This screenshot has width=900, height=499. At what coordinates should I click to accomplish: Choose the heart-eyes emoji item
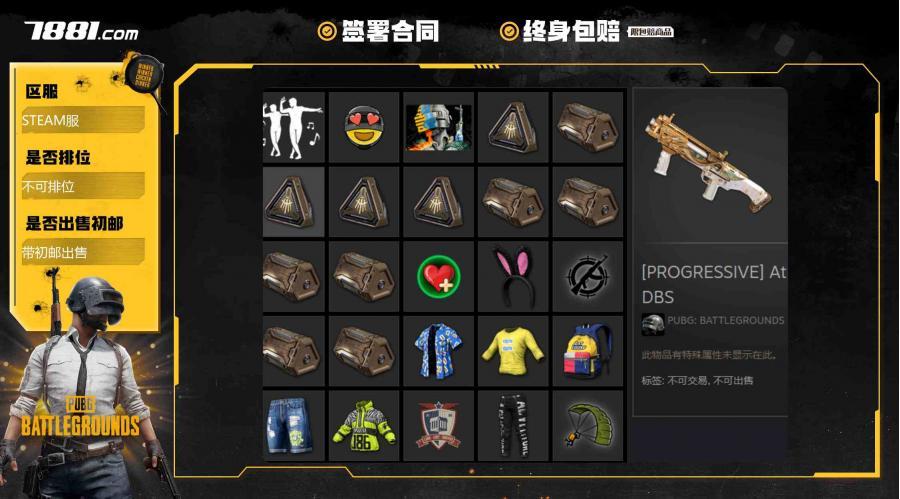click(364, 127)
